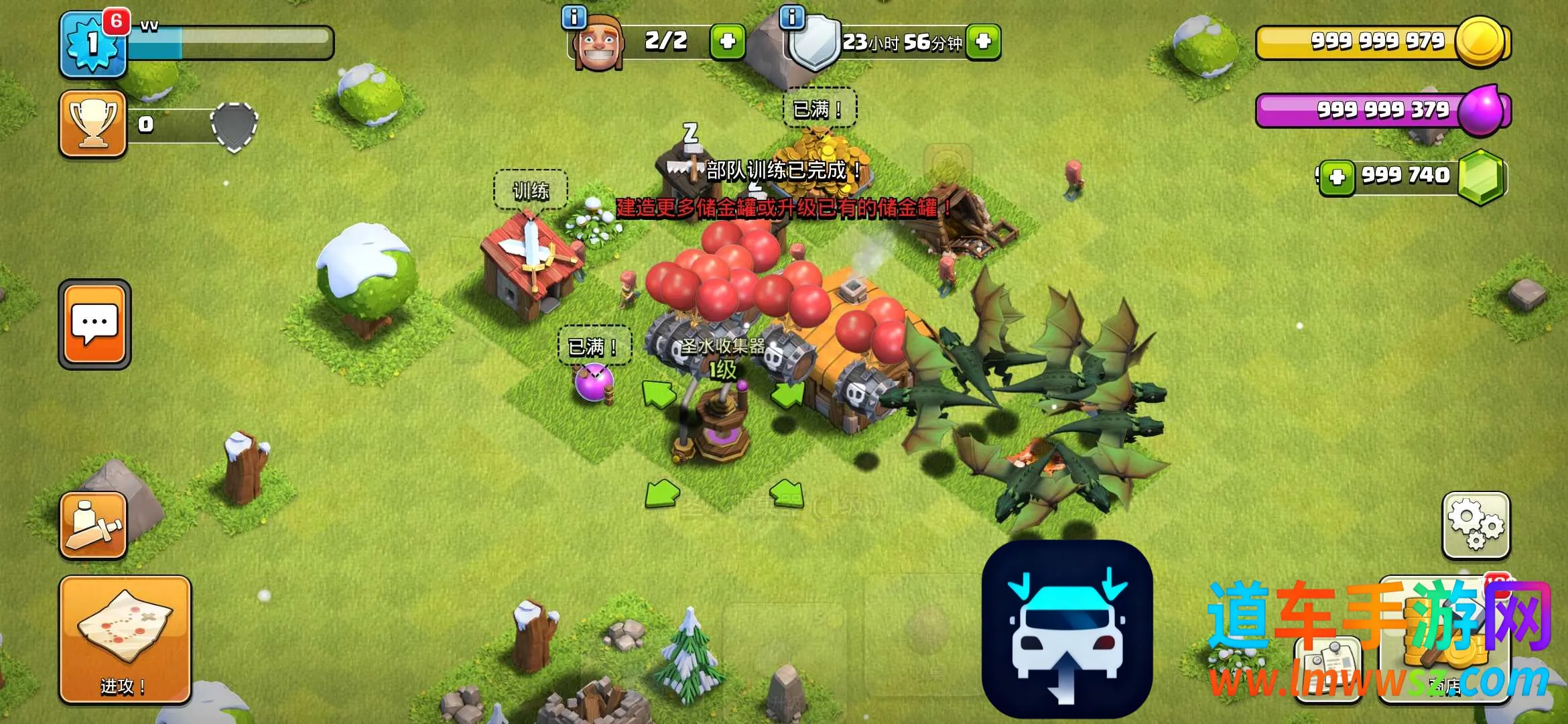Buy more shield time with the plus
The width and height of the screenshot is (1568, 724).
[983, 42]
